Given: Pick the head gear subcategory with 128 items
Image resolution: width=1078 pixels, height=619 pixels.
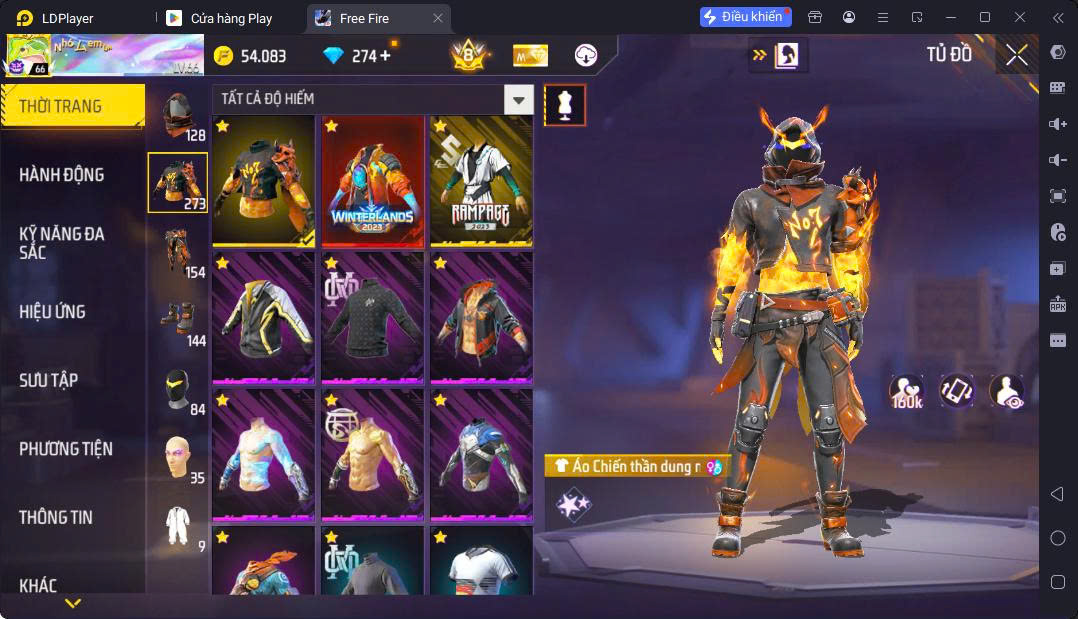Looking at the screenshot, I should click(178, 116).
